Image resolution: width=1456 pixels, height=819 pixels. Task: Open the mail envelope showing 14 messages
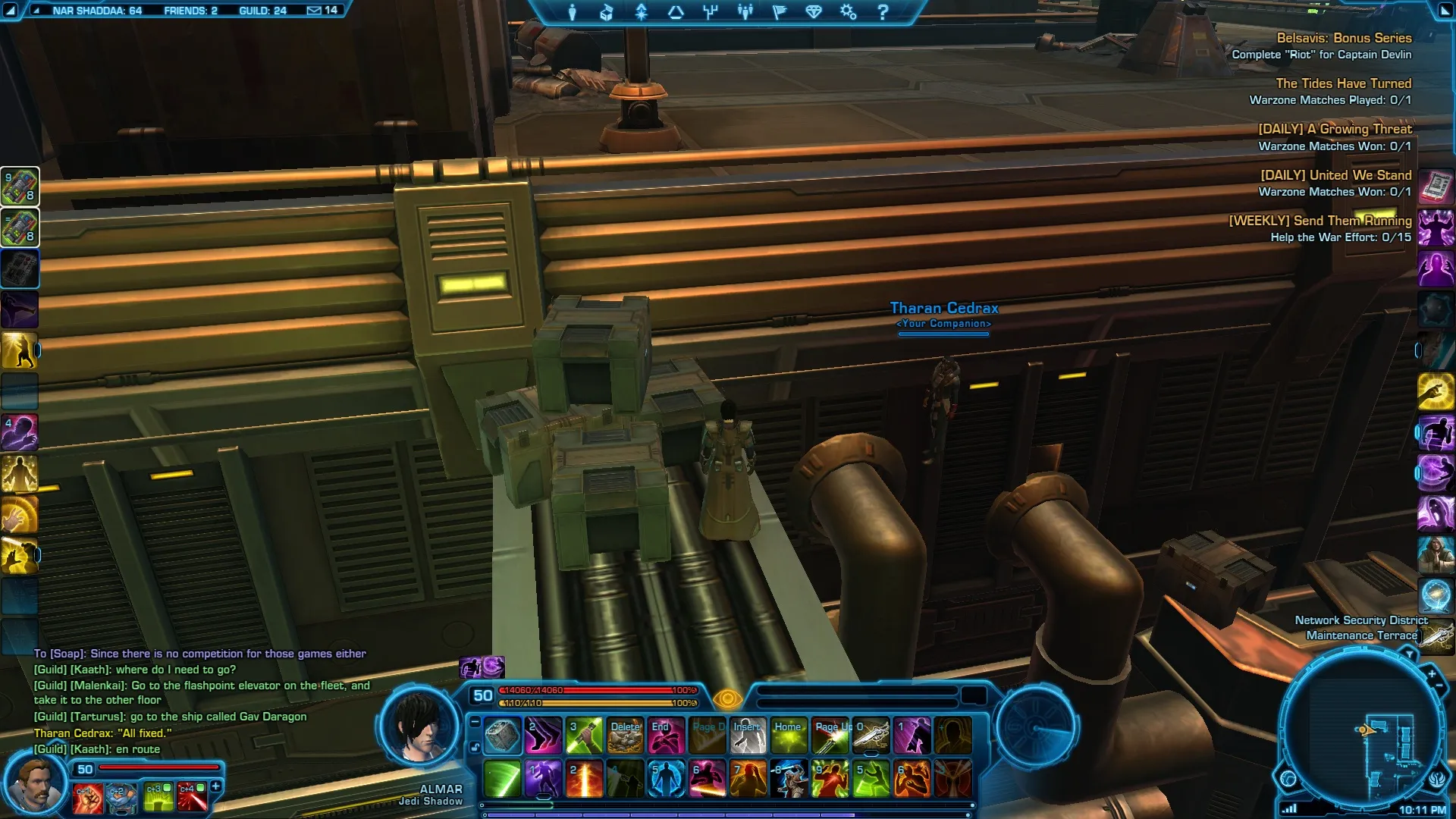coord(322,11)
